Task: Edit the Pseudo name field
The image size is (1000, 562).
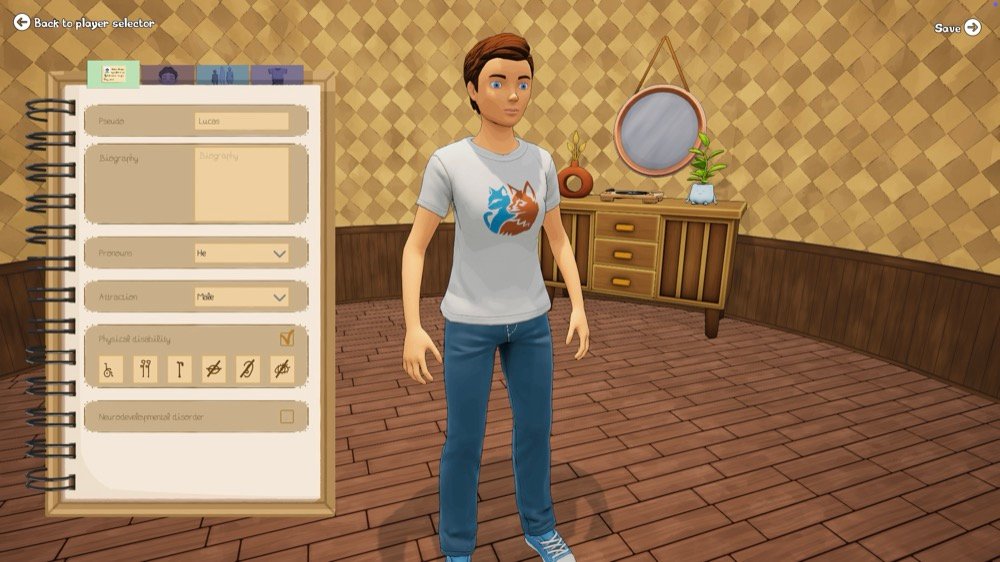Action: pyautogui.click(x=241, y=121)
